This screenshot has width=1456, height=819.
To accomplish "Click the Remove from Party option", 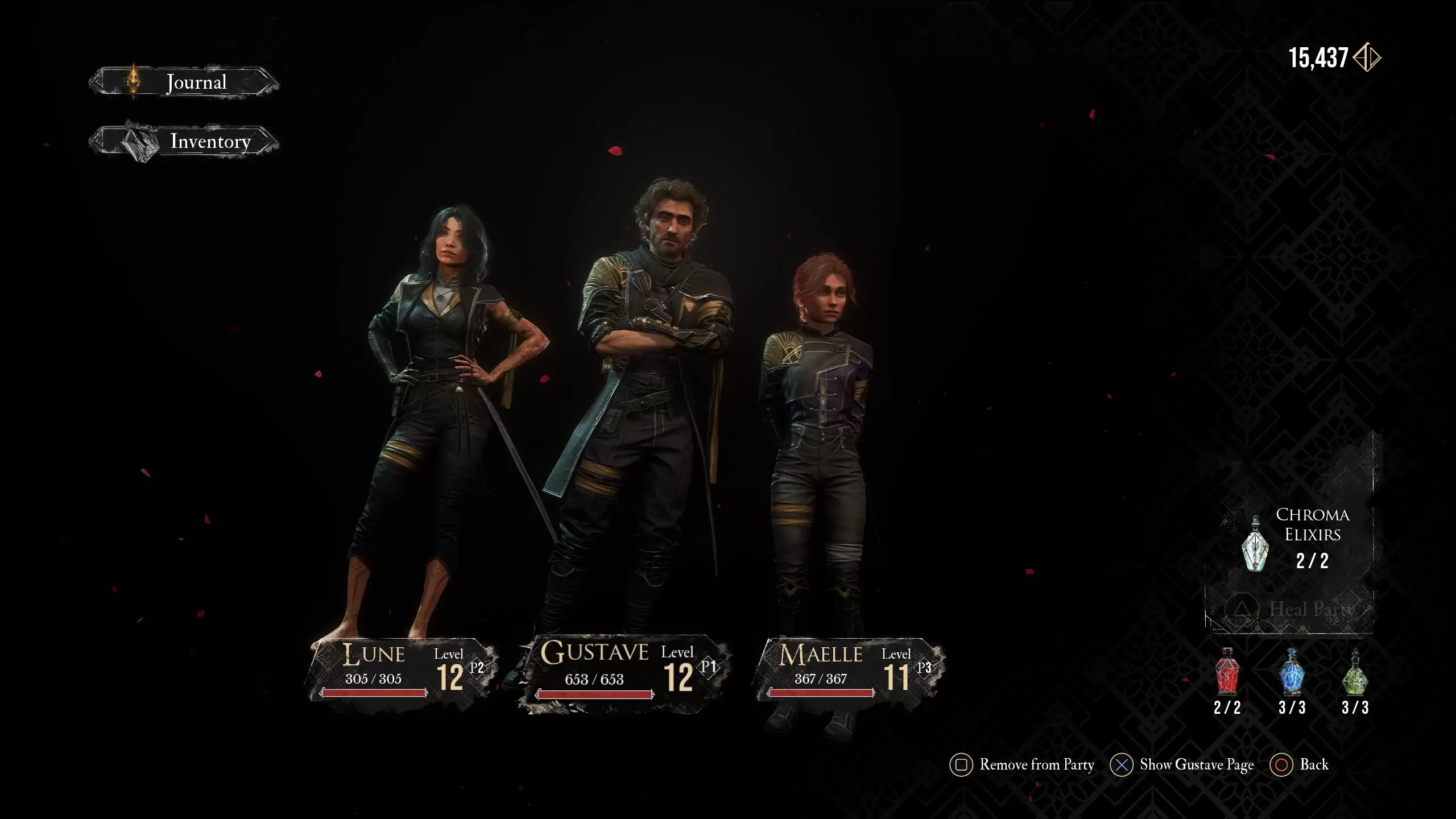I will pos(1023,765).
